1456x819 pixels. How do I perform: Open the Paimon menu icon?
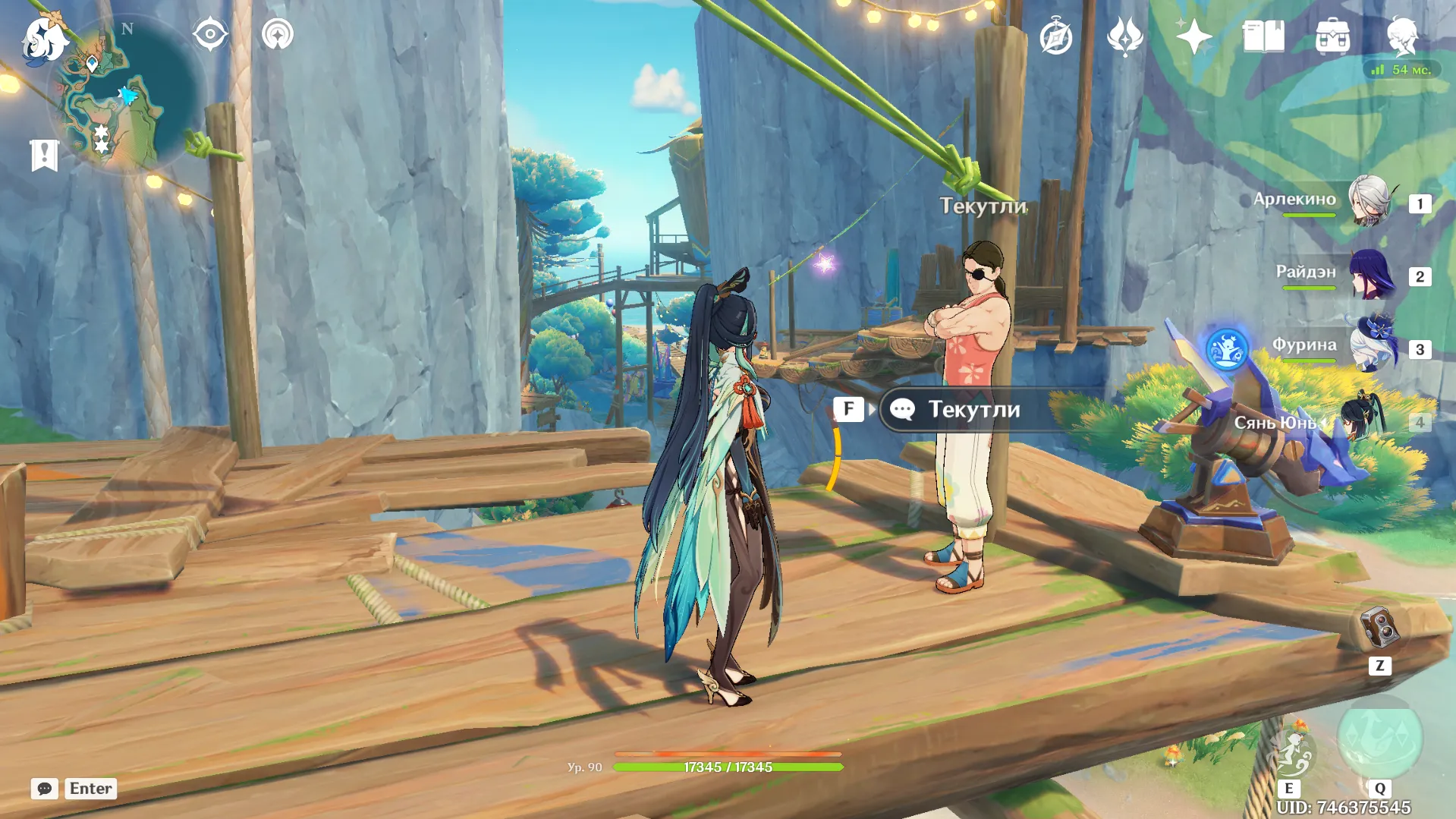44,39
